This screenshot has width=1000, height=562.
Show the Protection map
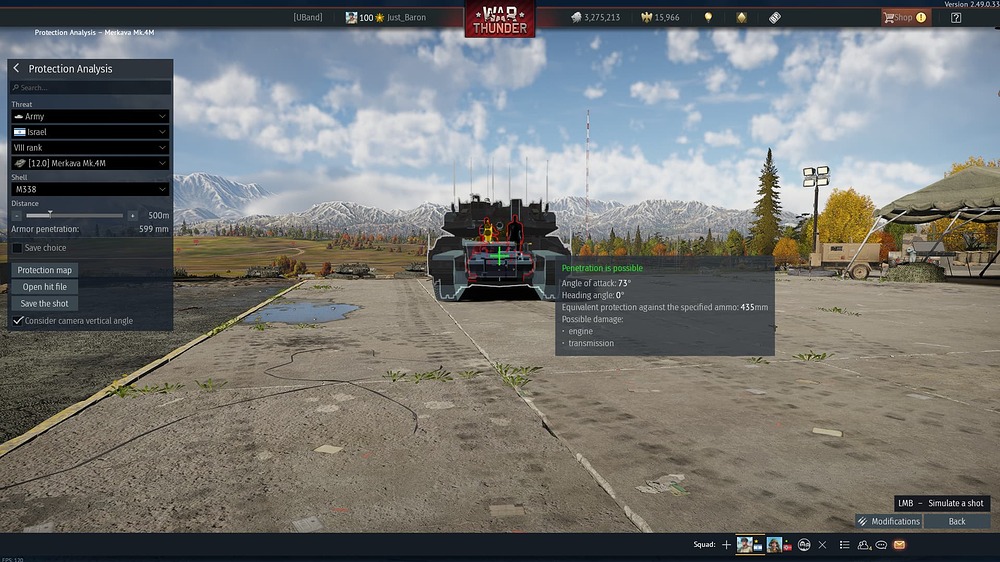45,270
